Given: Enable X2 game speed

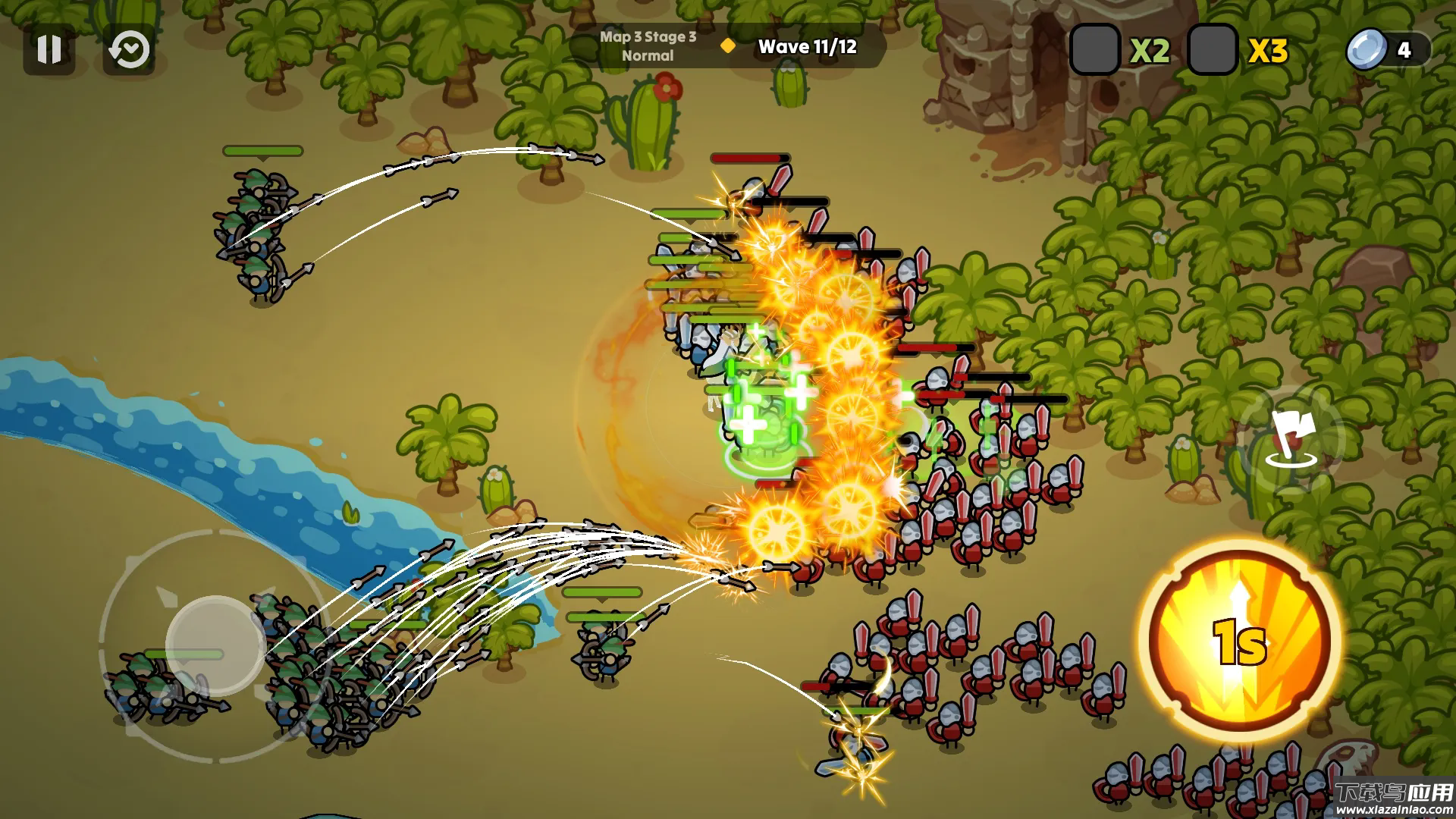Looking at the screenshot, I should click(1094, 50).
